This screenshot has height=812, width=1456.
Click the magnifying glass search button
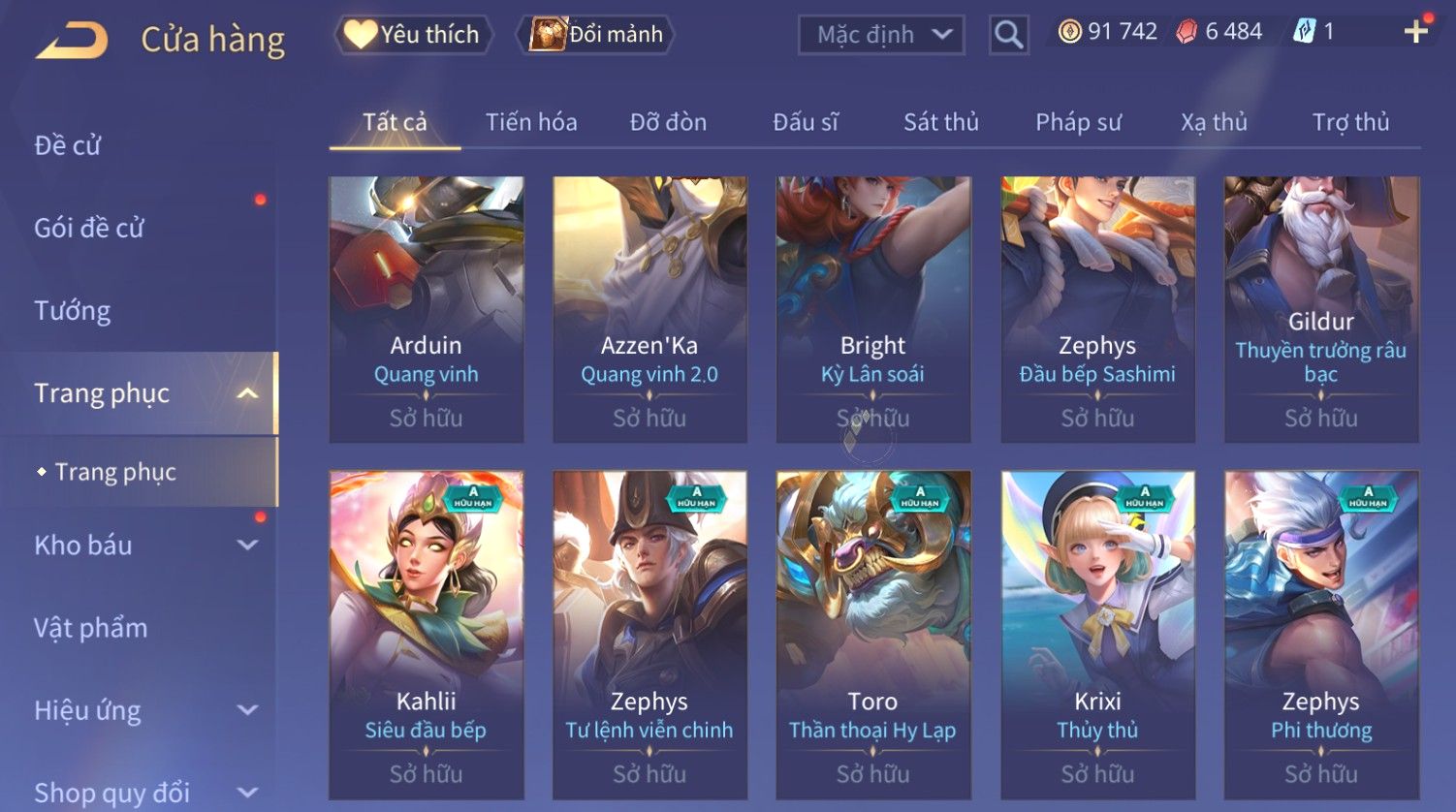tap(1008, 35)
